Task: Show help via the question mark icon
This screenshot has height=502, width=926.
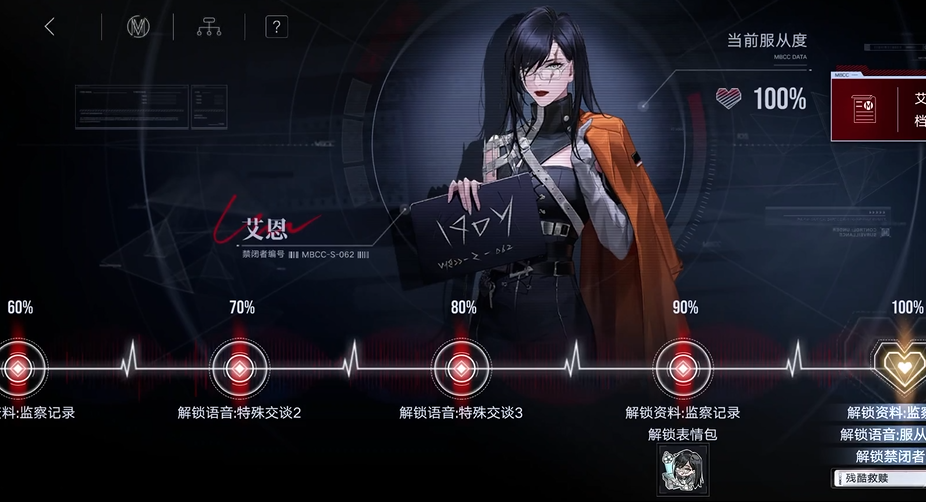Action: (x=276, y=27)
